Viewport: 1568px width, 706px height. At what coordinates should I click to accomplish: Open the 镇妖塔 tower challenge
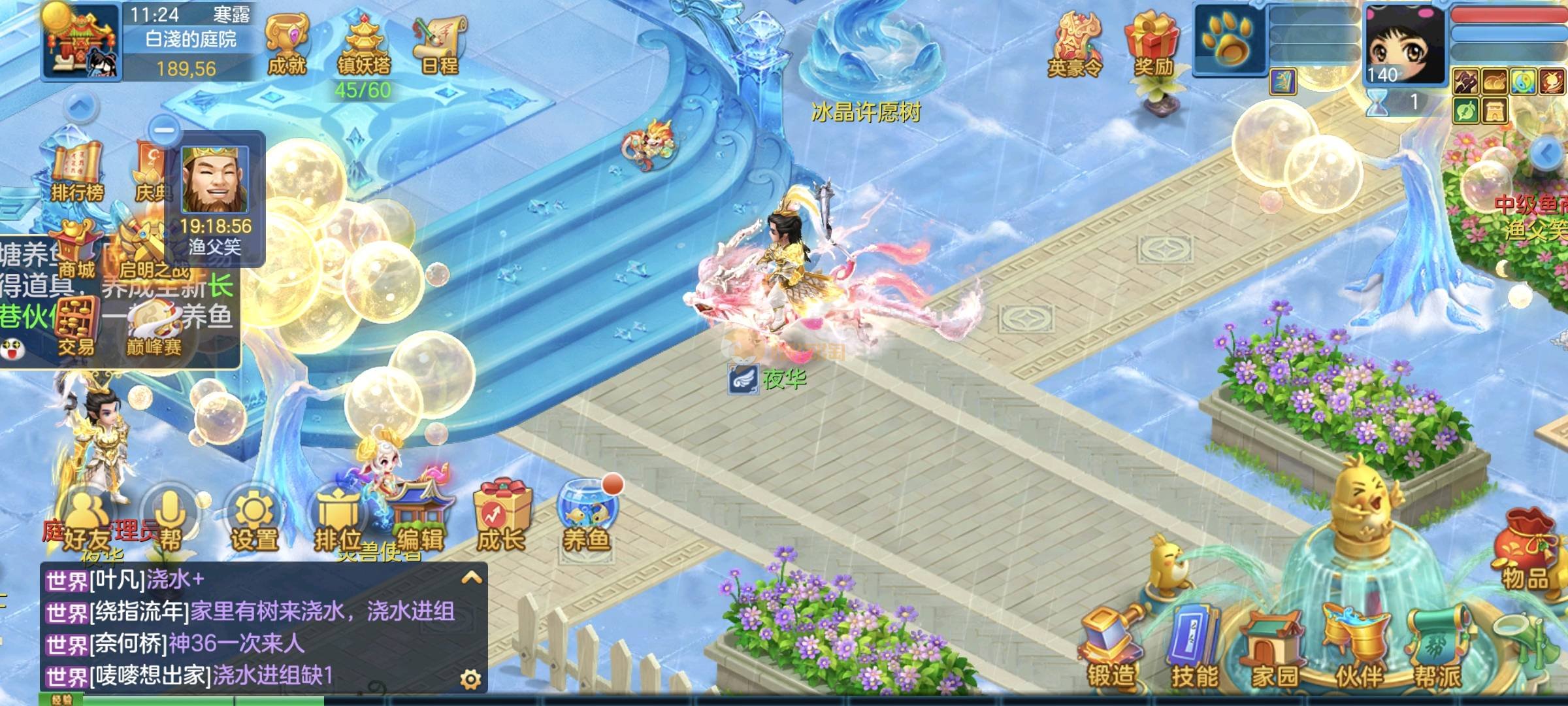click(x=363, y=46)
